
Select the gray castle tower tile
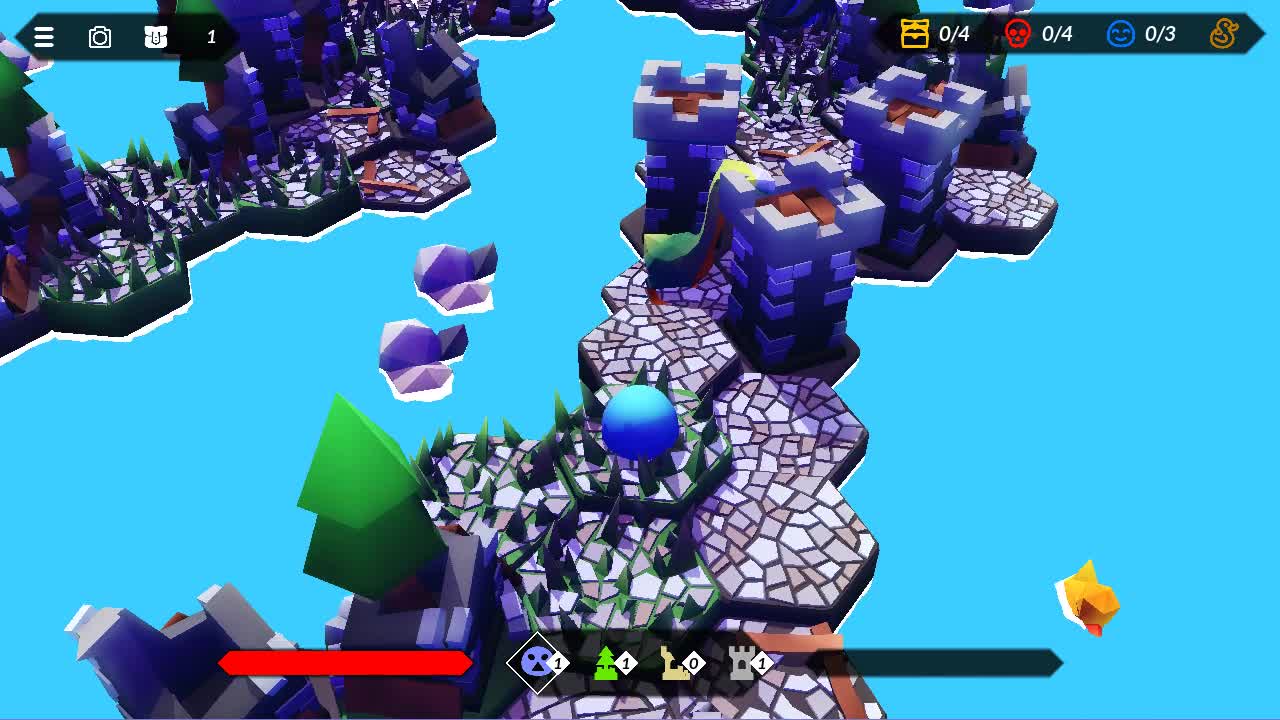coord(741,662)
